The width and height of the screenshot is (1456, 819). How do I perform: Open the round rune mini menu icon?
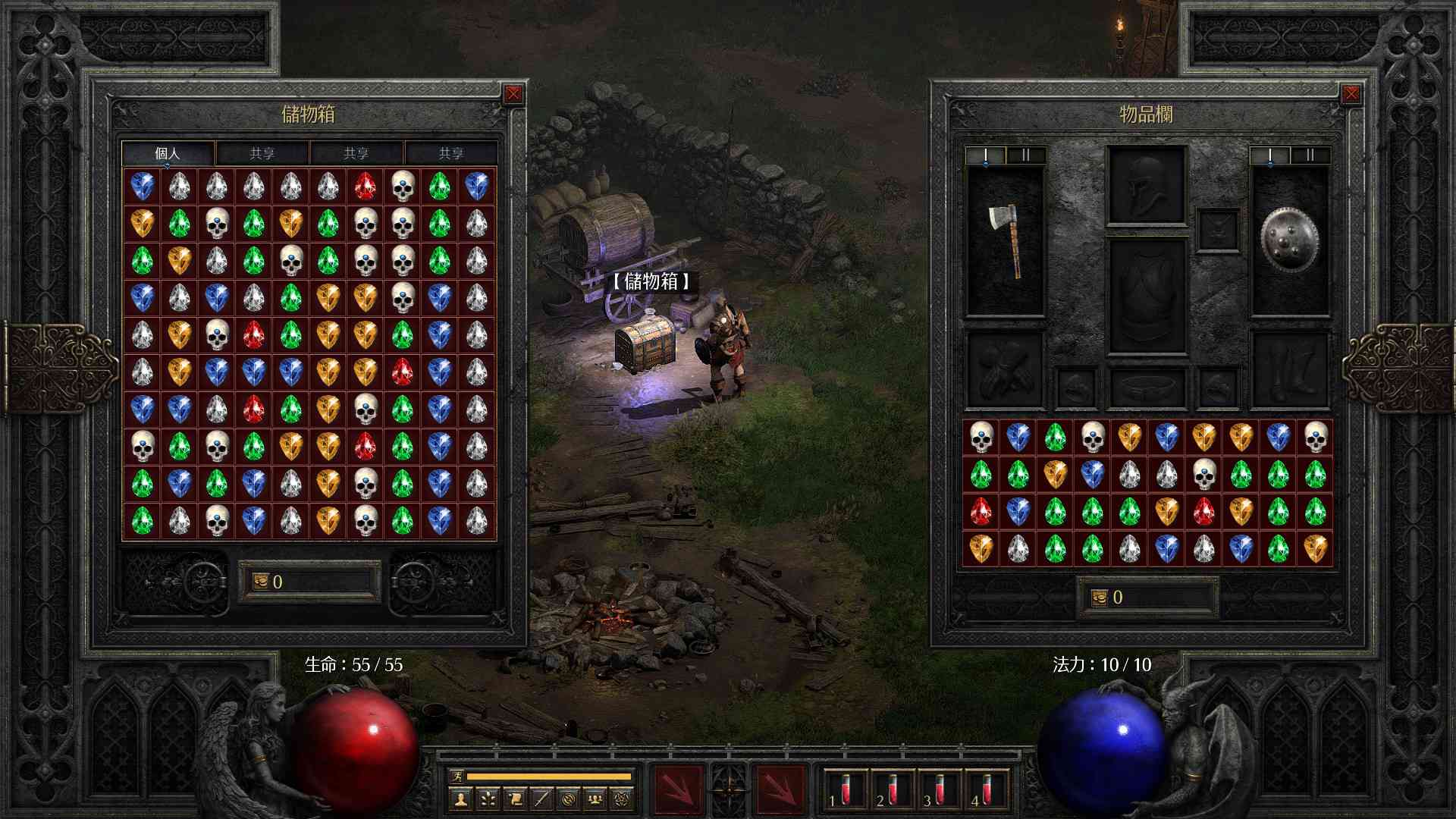pyautogui.click(x=569, y=799)
